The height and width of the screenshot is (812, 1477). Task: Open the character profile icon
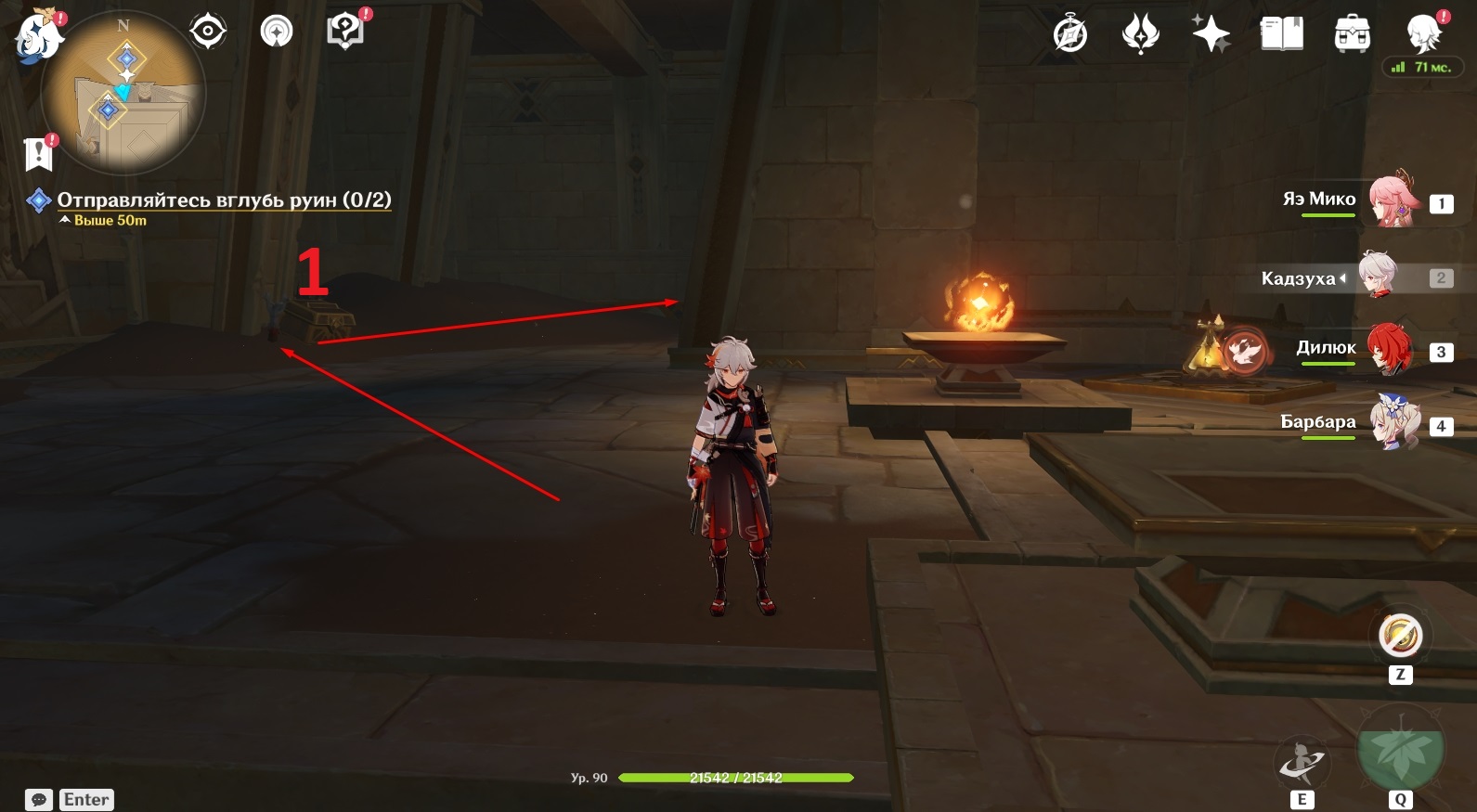click(x=1423, y=34)
